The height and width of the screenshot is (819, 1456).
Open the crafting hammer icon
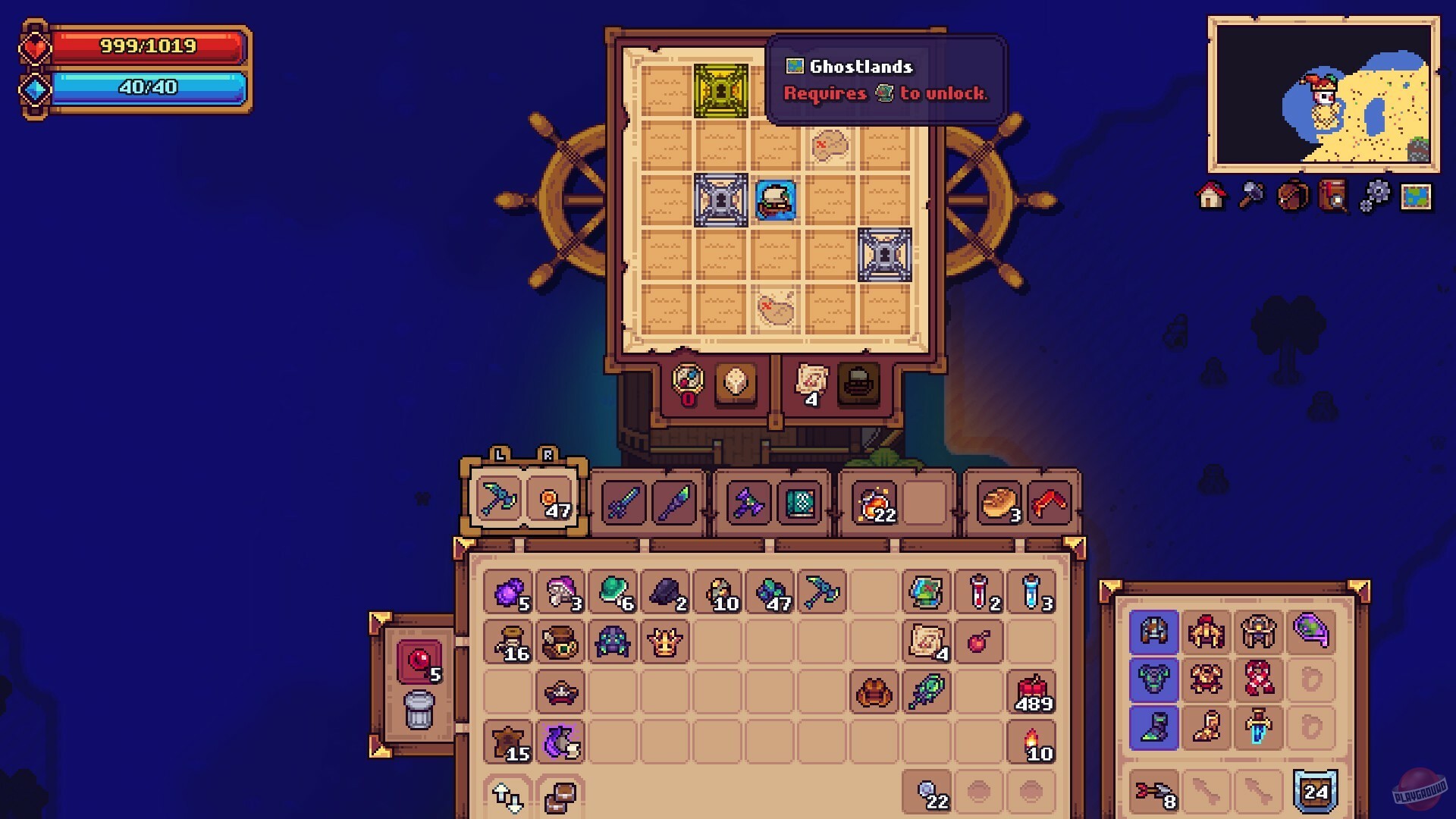[x=1253, y=196]
